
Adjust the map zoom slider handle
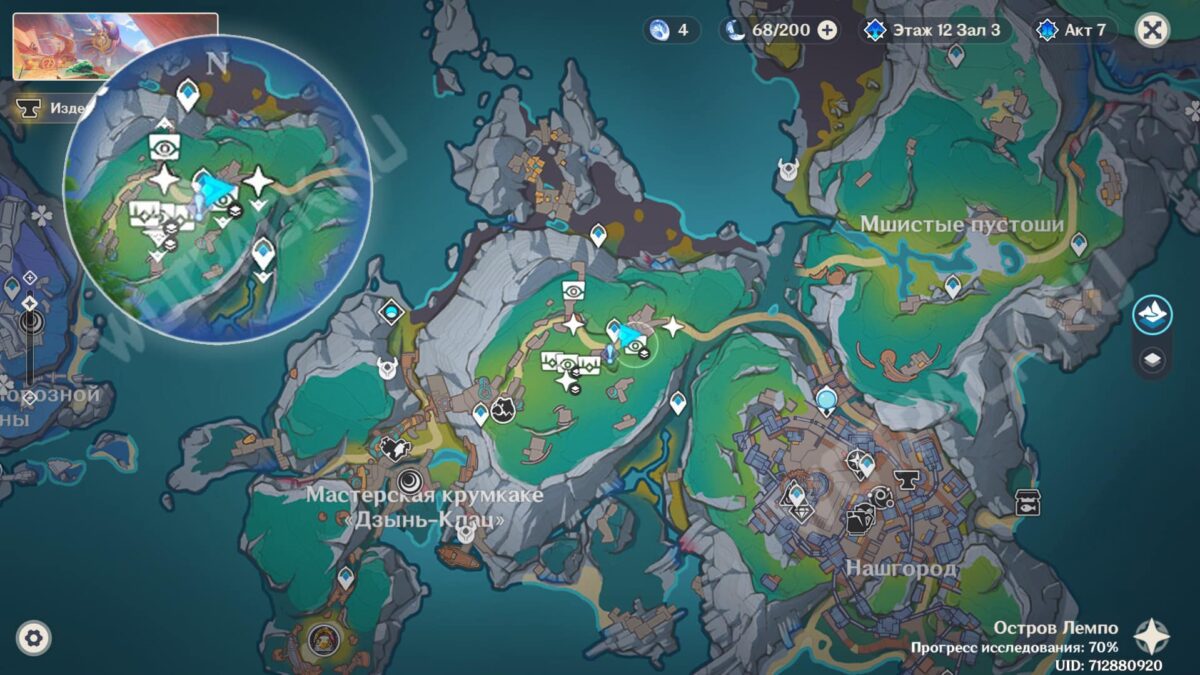pyautogui.click(x=30, y=323)
